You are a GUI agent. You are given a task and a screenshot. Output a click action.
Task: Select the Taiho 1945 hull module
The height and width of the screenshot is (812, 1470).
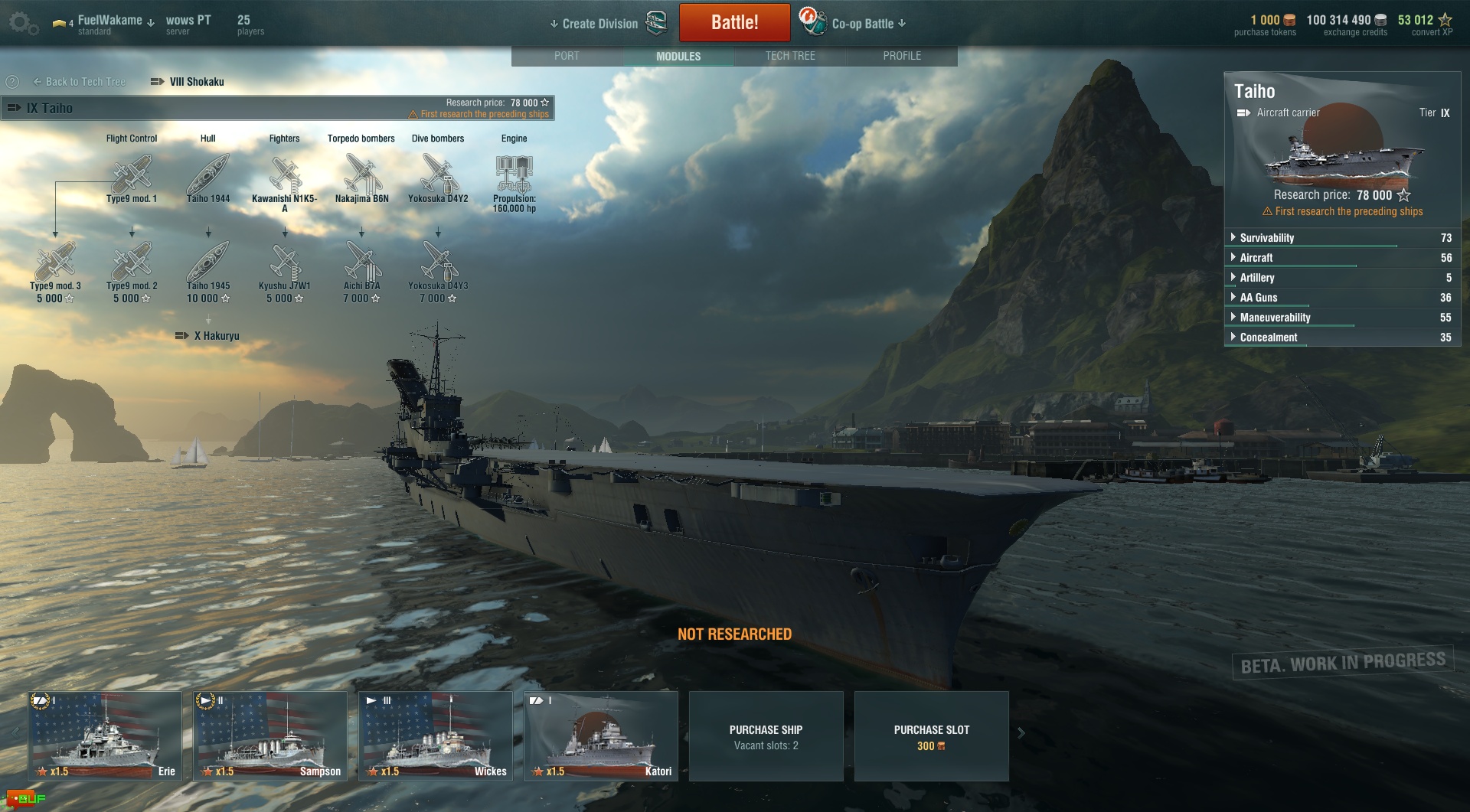click(208, 263)
